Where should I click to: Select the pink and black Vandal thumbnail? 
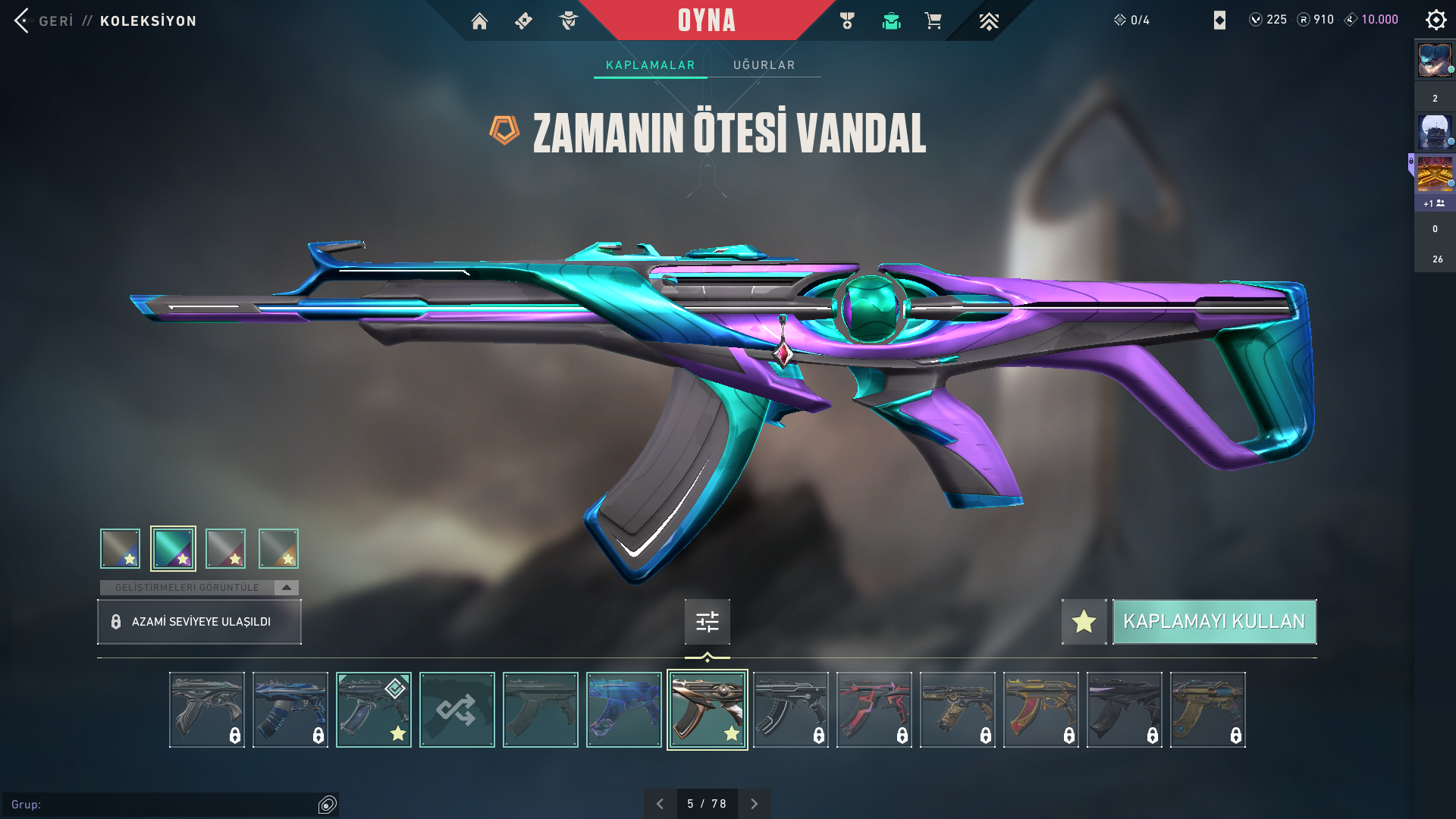click(874, 710)
